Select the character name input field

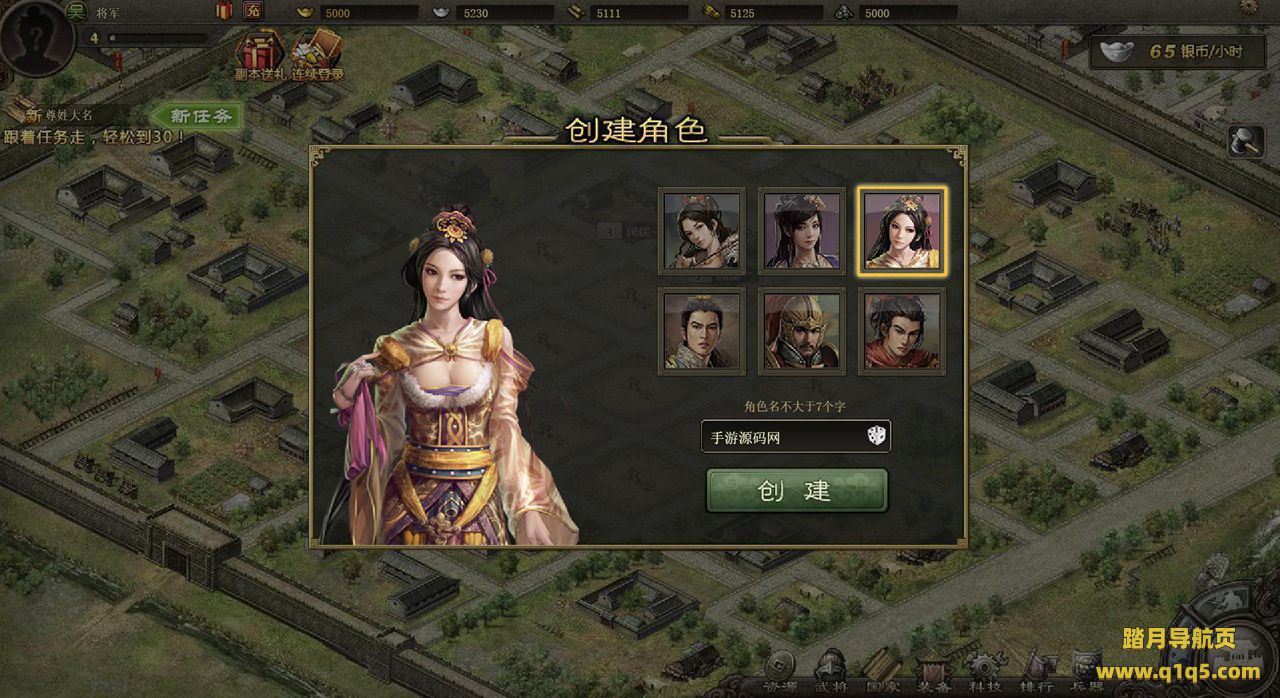(x=780, y=436)
